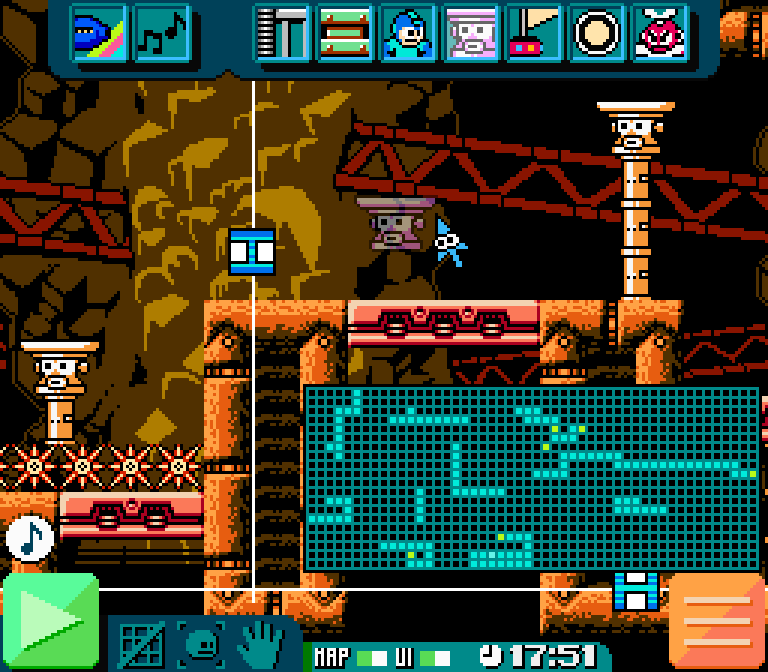The image size is (768, 672).
Task: Open the orange hamburger menu
Action: [x=716, y=621]
